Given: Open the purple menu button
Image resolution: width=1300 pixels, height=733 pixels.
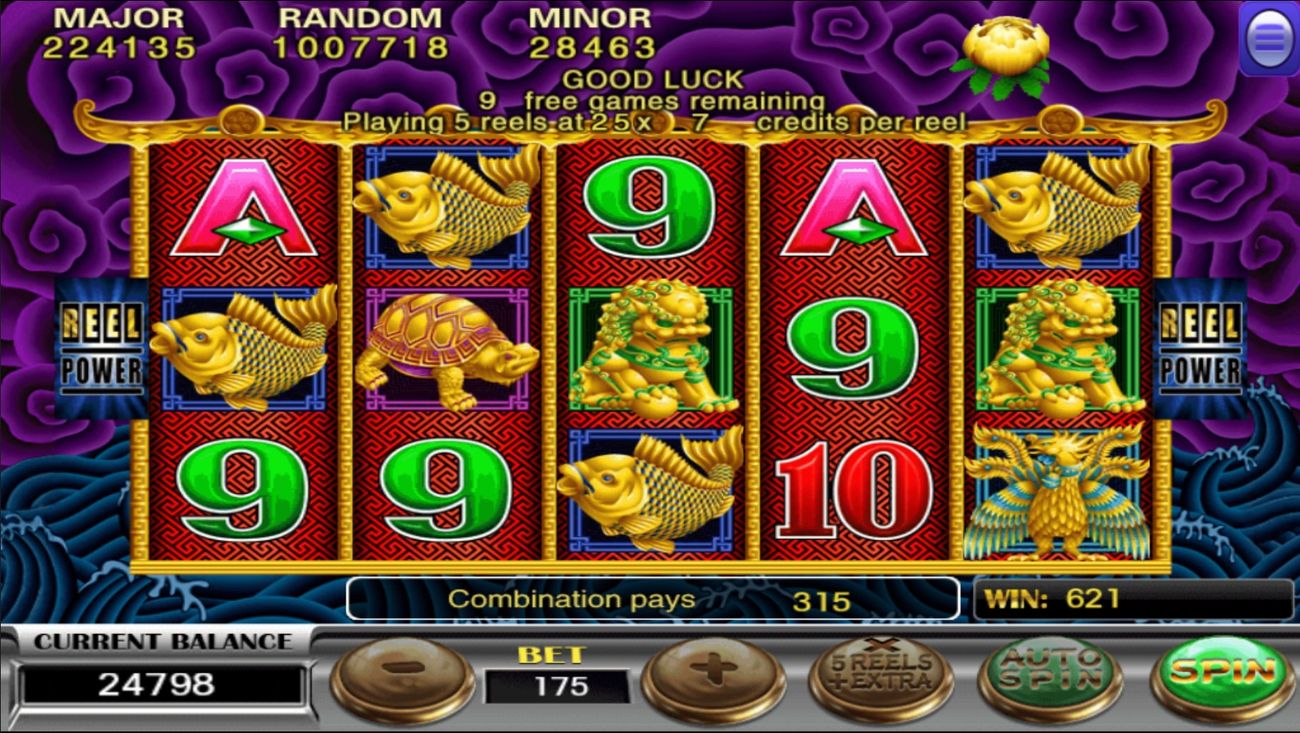Looking at the screenshot, I should [1269, 38].
